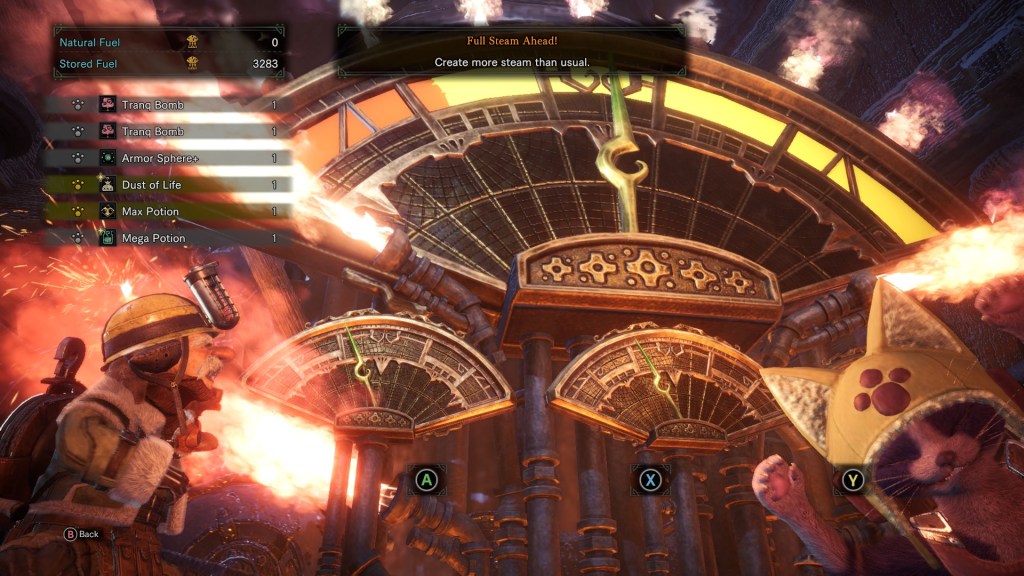Pick the Mega Potion reward entry
1024x576 pixels.
170,239
